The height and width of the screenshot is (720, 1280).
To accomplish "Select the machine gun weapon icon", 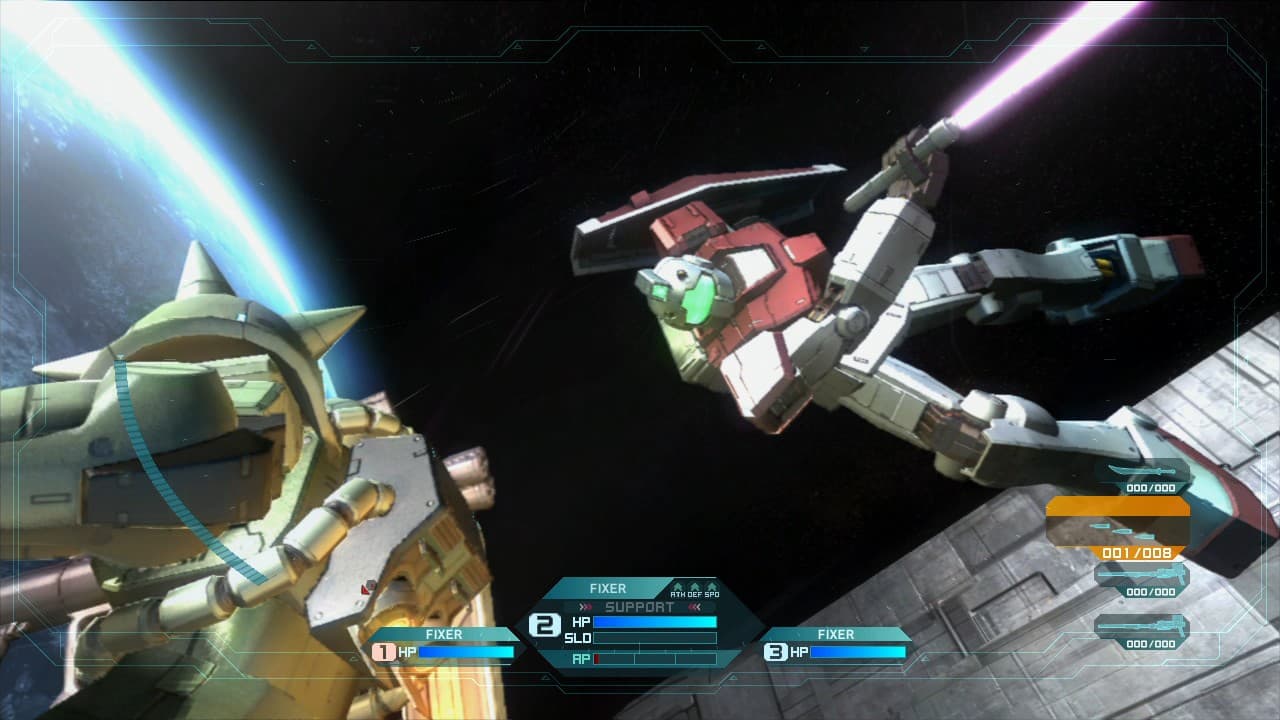I will pos(1141,575).
